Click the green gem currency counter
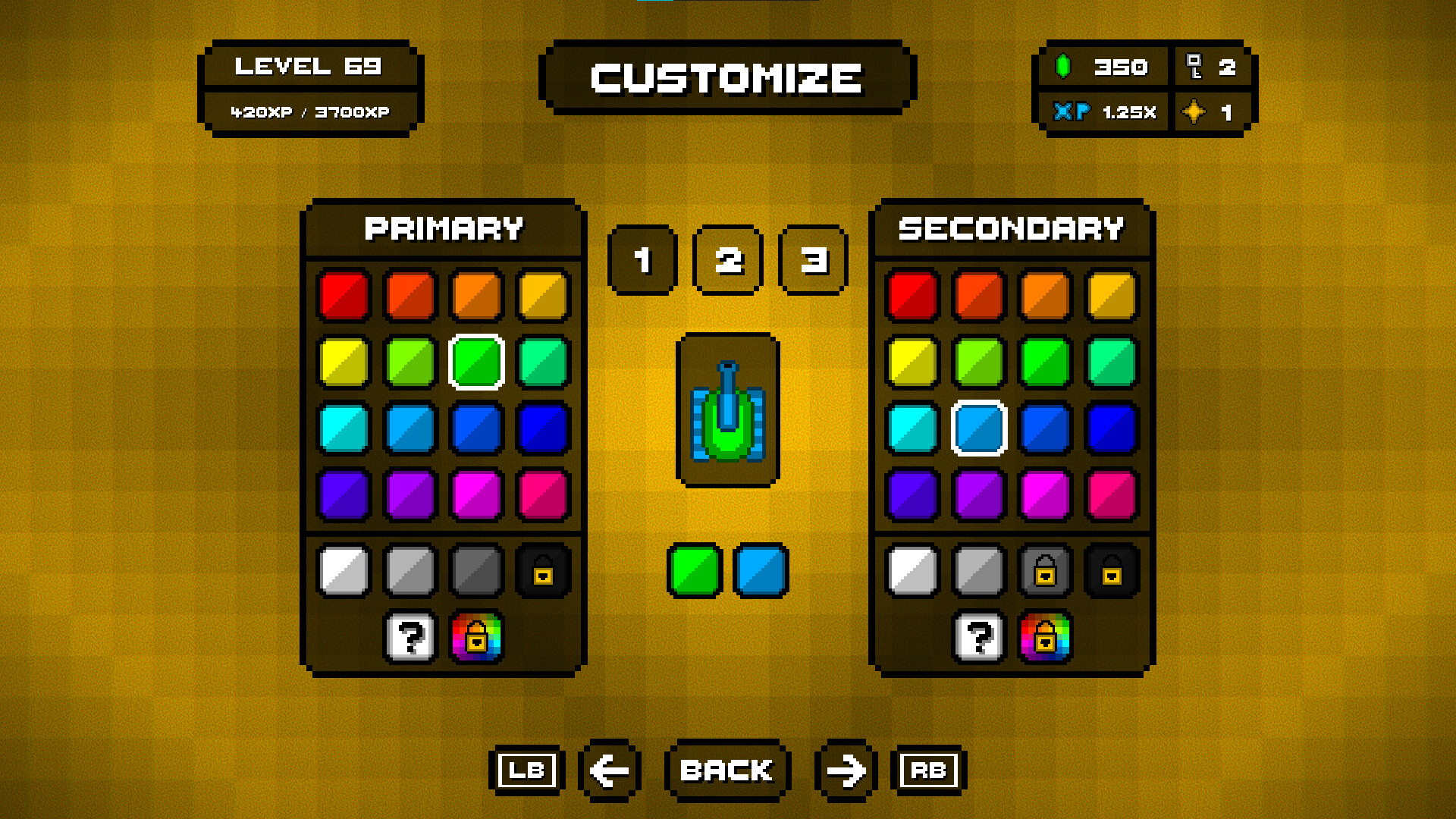This screenshot has height=819, width=1456. (x=1100, y=67)
